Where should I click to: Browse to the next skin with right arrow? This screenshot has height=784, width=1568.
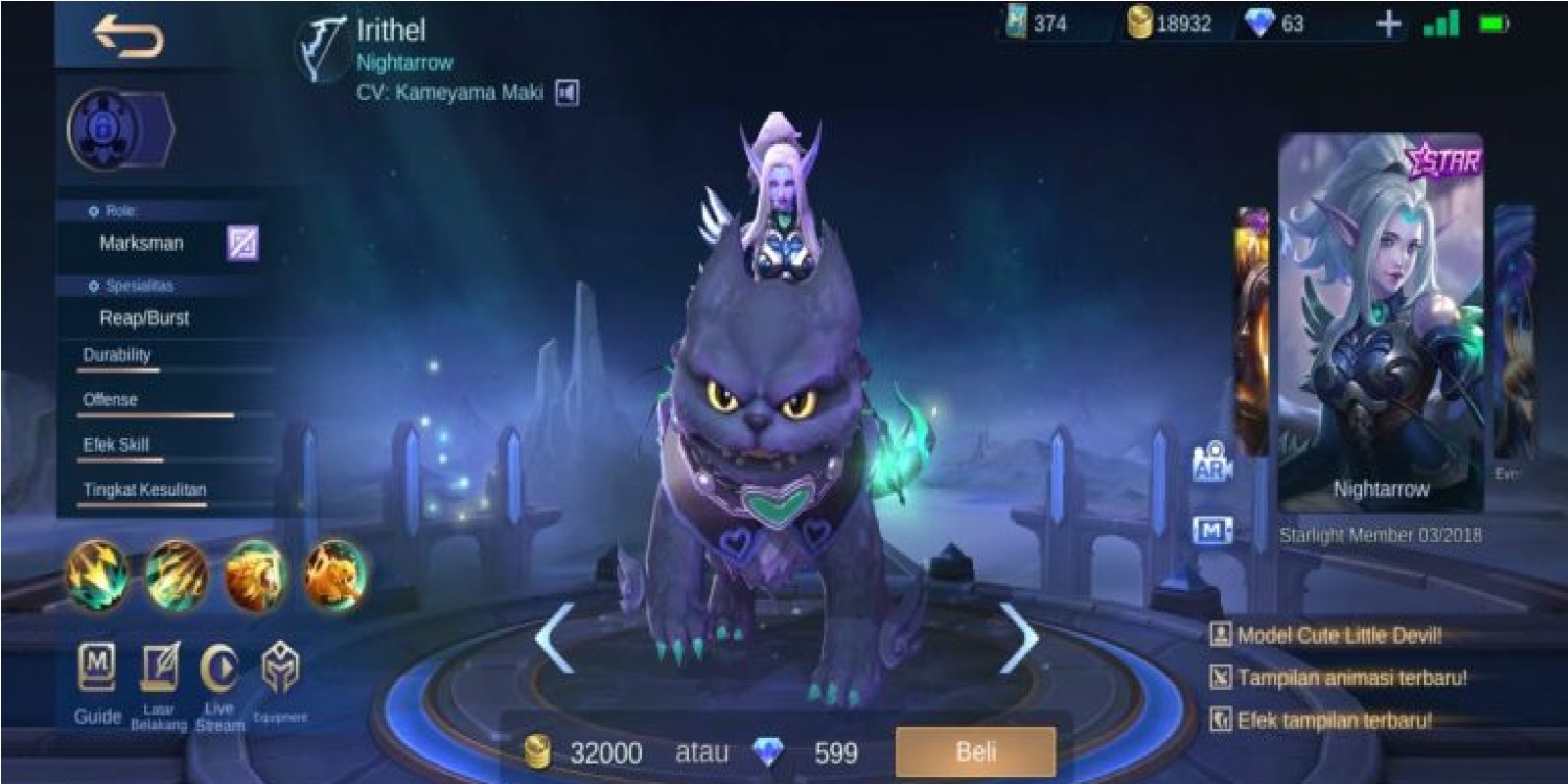coord(1019,637)
